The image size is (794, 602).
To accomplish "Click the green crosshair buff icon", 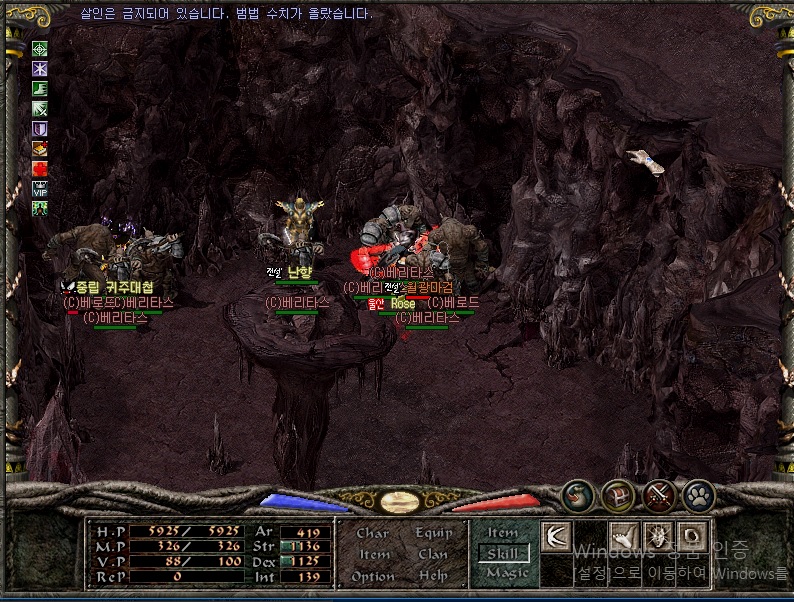I will pyautogui.click(x=40, y=48).
